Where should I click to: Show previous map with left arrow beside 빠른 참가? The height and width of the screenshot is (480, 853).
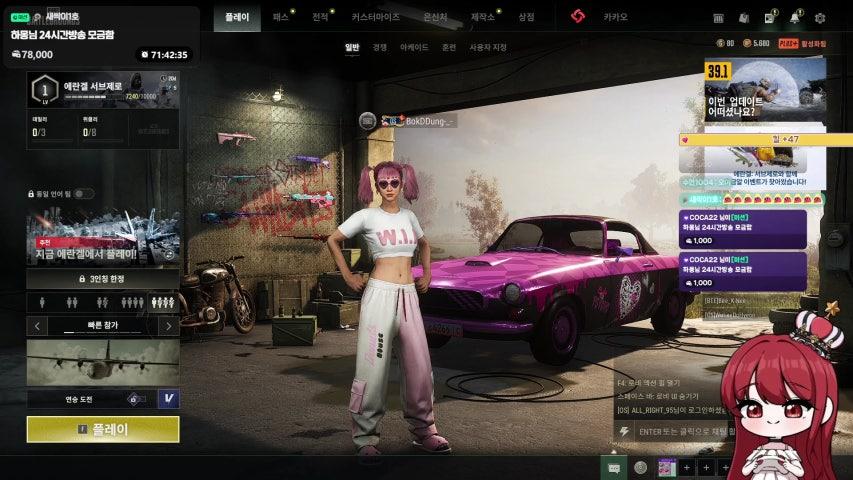(37, 326)
